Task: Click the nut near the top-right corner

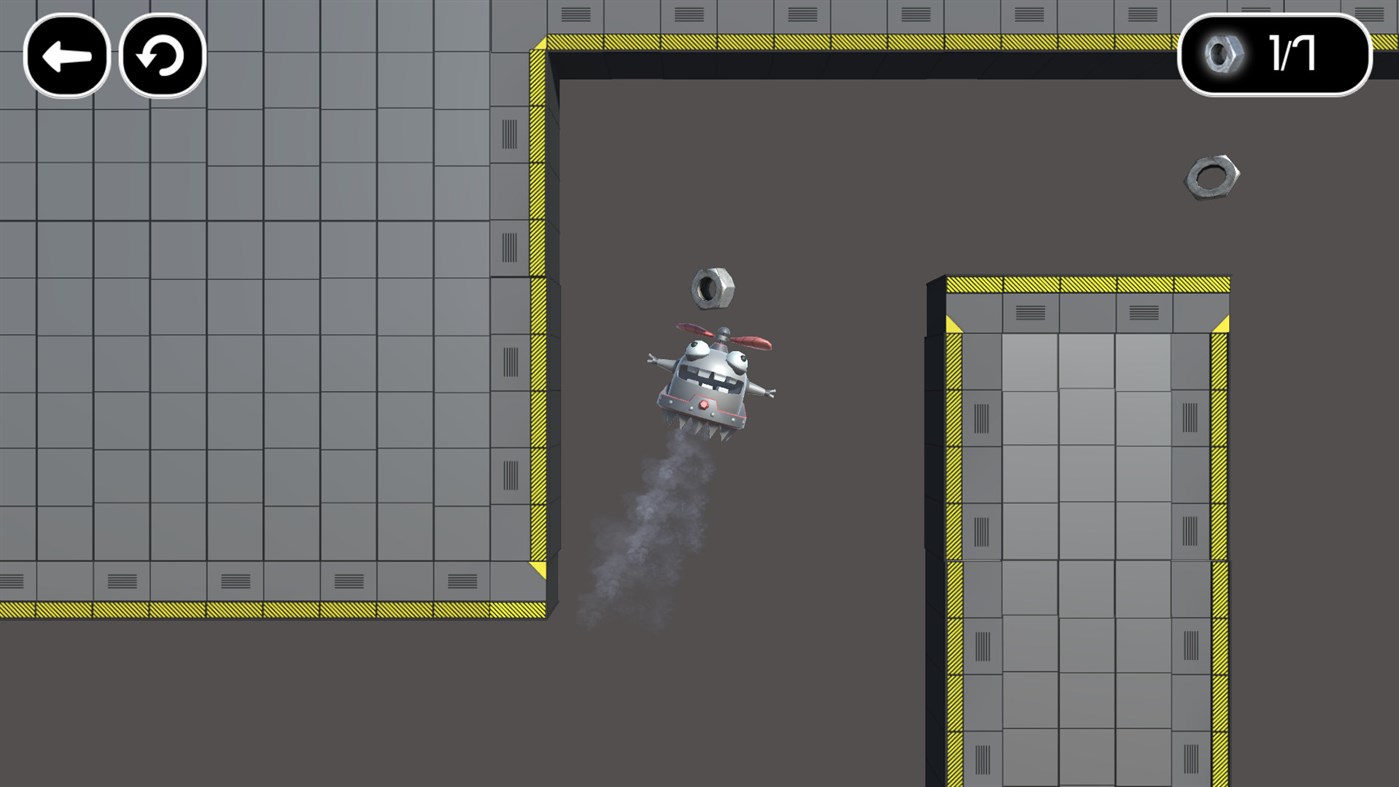Action: click(x=1213, y=175)
